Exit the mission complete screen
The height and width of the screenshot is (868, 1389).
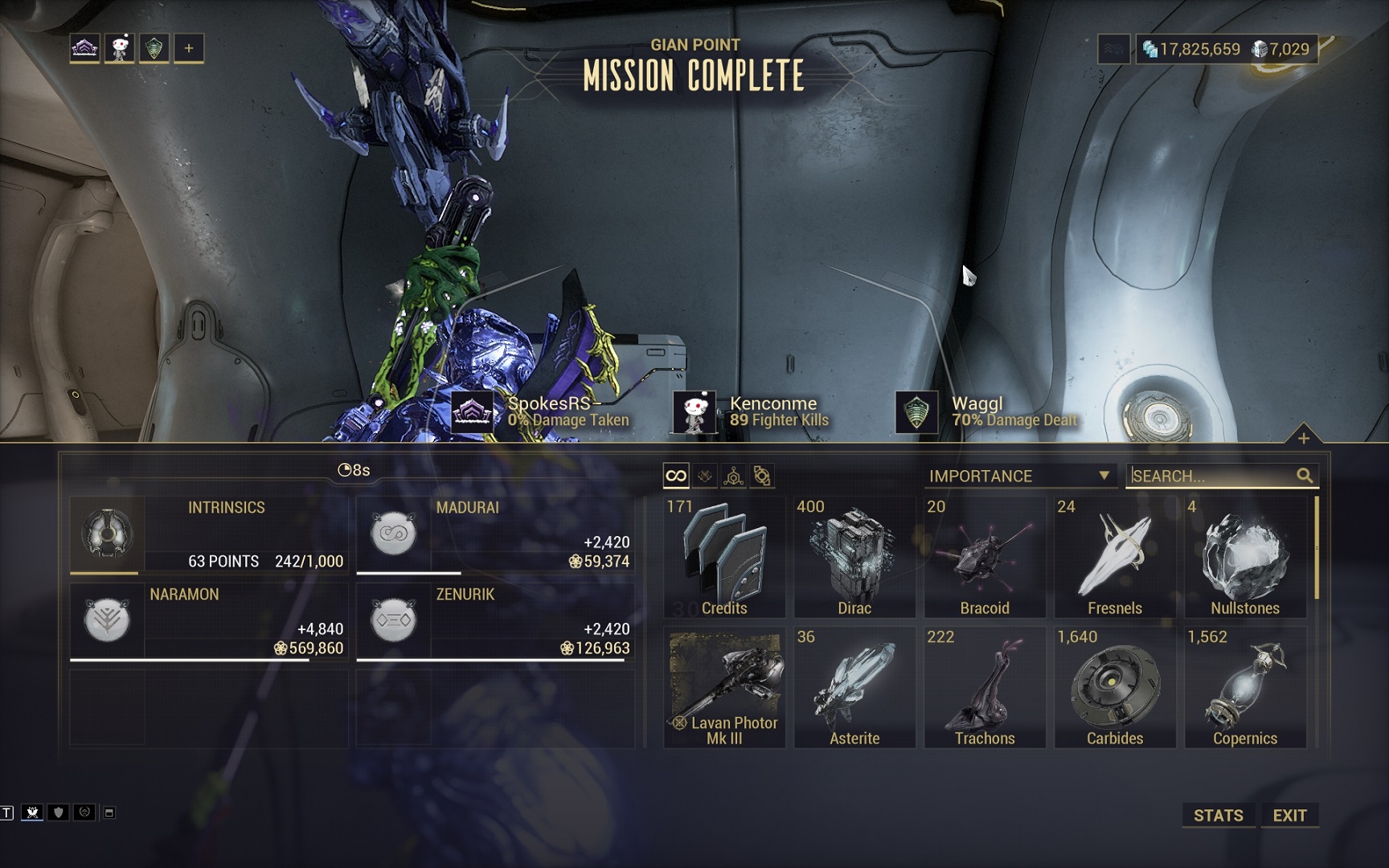1289,815
